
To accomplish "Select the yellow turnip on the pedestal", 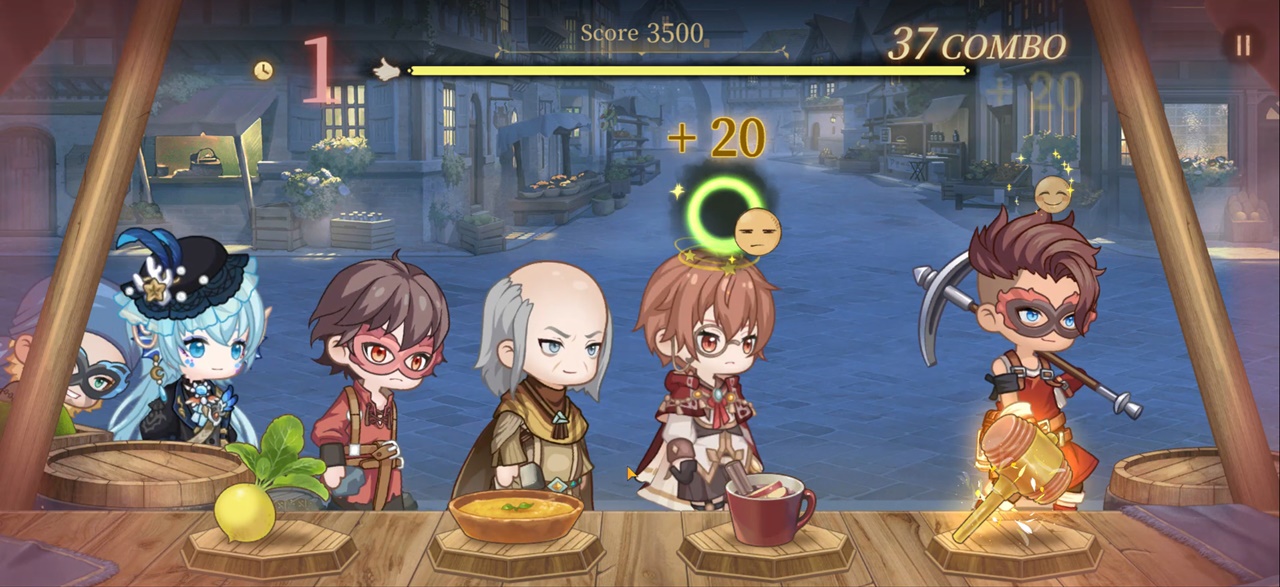I will (x=246, y=510).
